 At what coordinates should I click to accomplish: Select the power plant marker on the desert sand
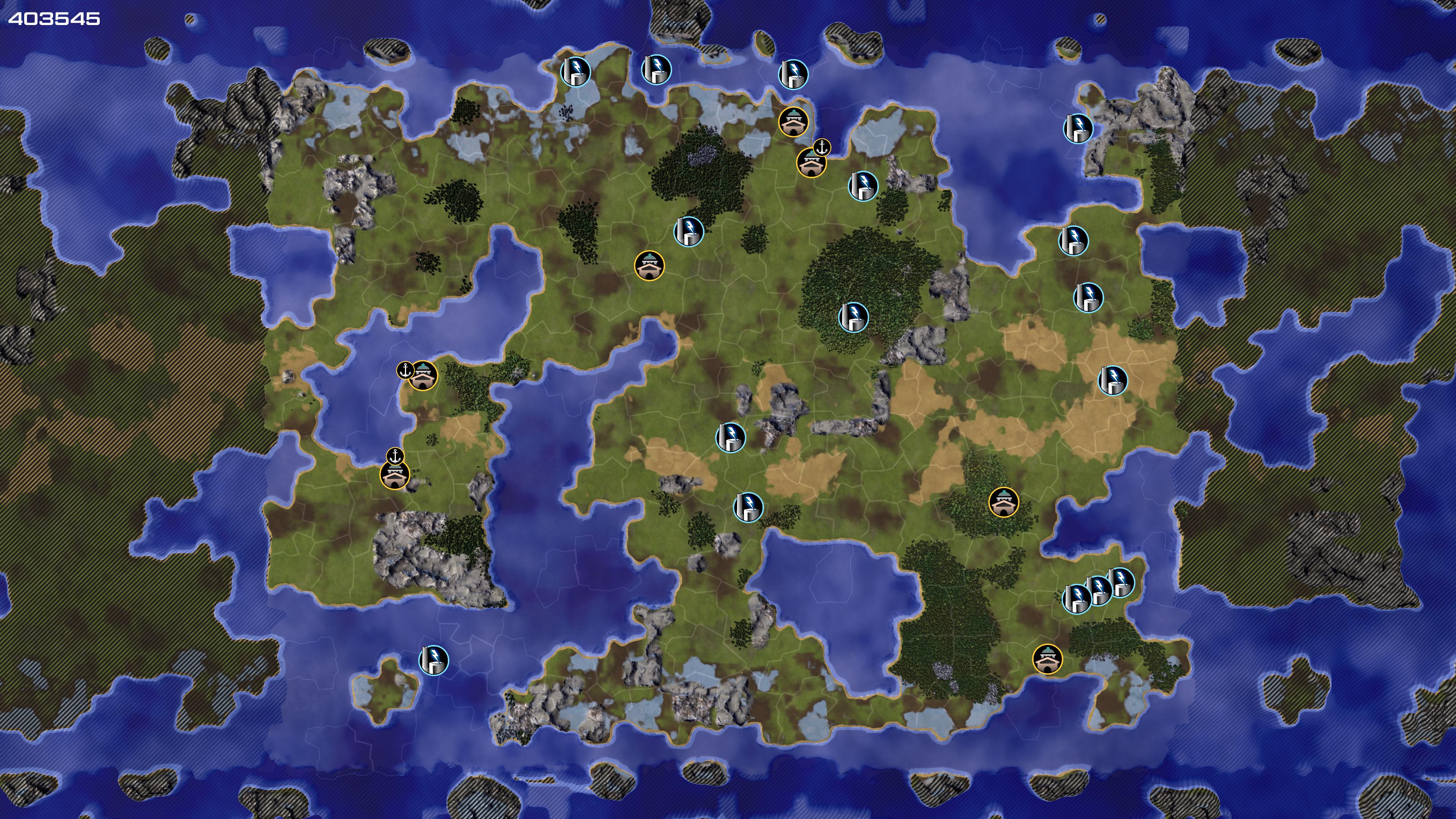[x=1112, y=380]
